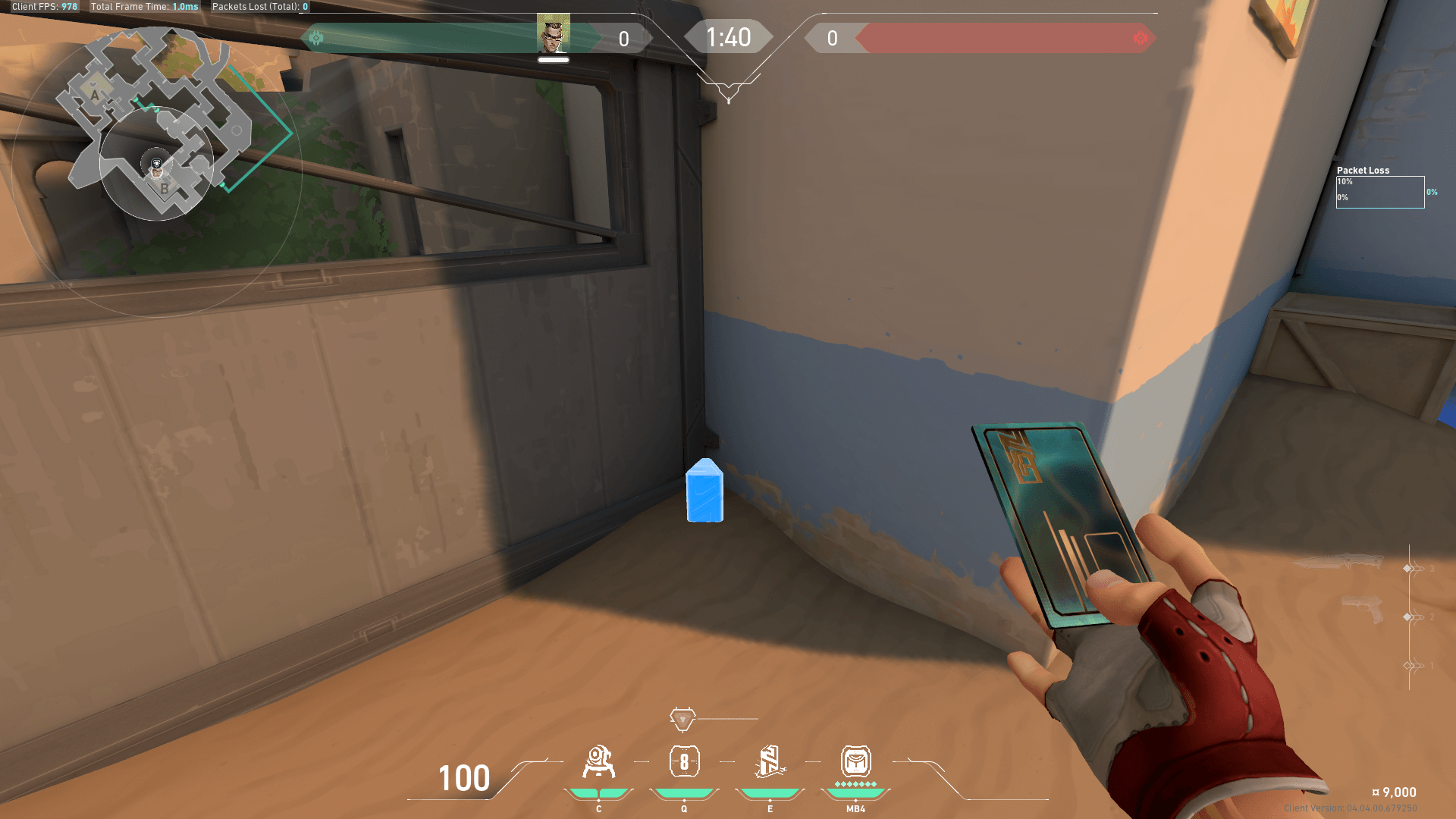Click the shield-shaped icon above the ability bar
Viewport: 1456px width, 819px height.
pos(682,719)
